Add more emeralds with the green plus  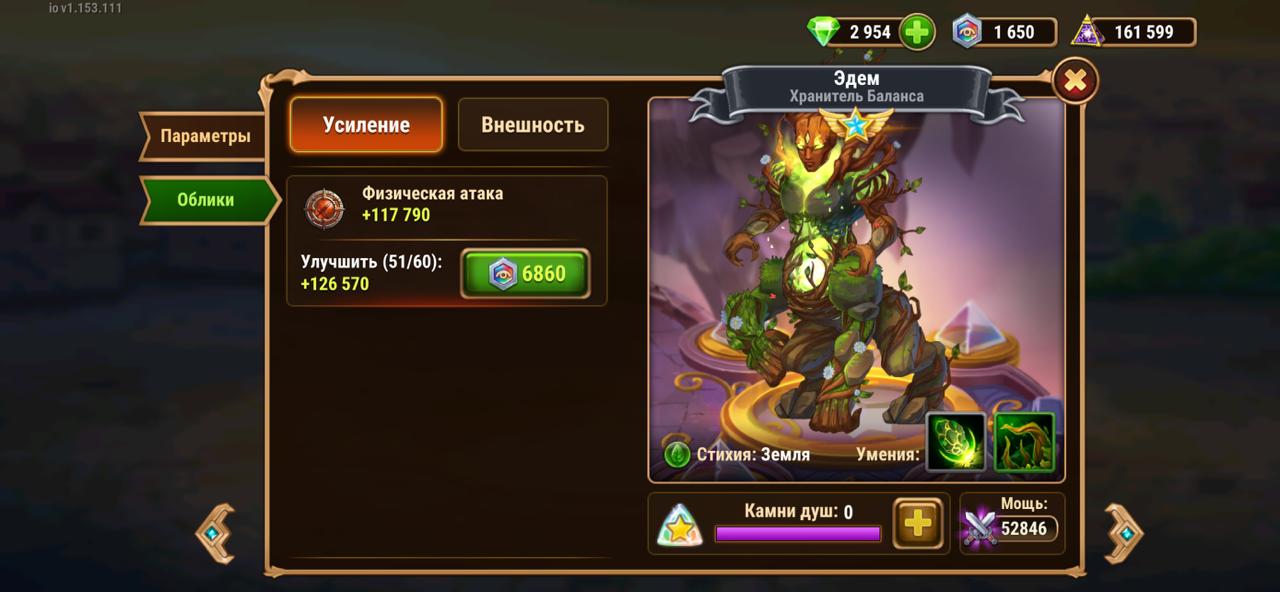pos(916,32)
